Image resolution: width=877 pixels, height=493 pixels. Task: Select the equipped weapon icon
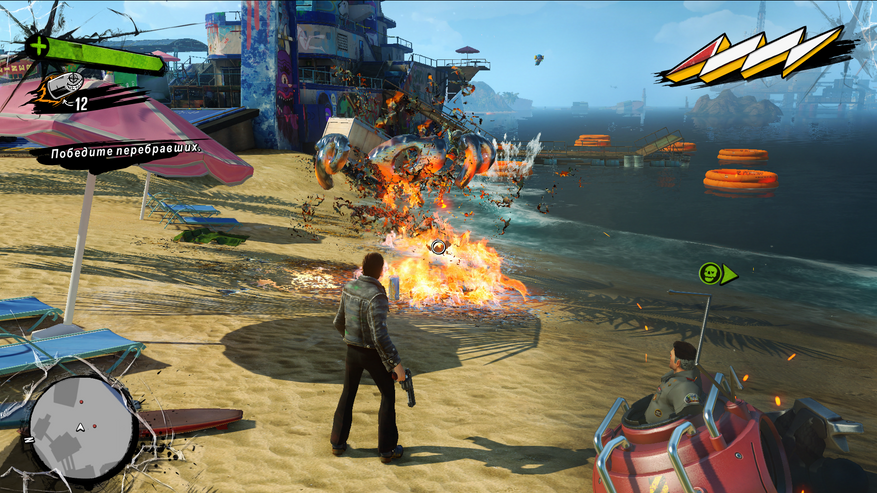[x=60, y=87]
